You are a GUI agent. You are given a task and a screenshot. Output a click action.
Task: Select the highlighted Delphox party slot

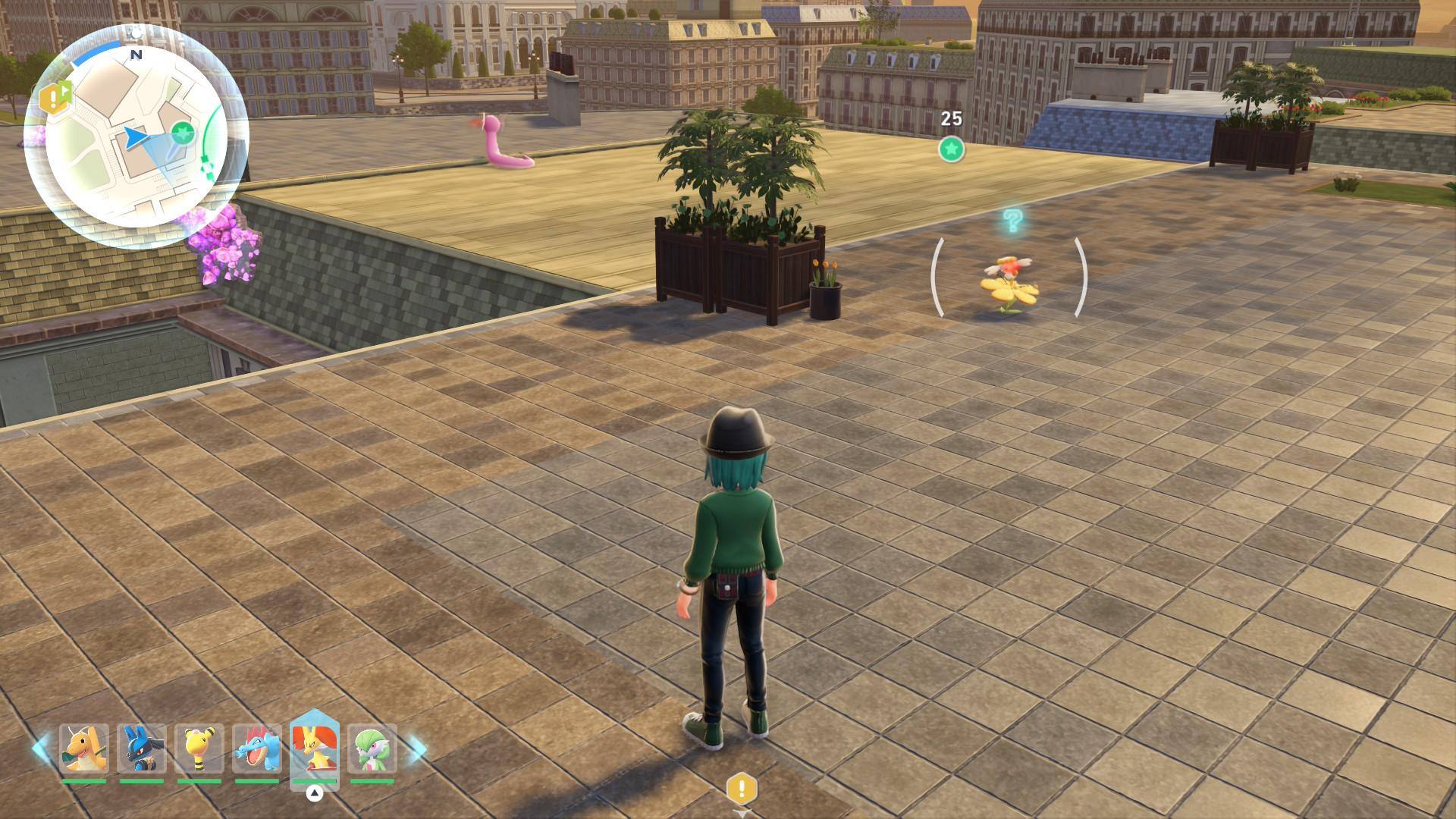pos(314,748)
